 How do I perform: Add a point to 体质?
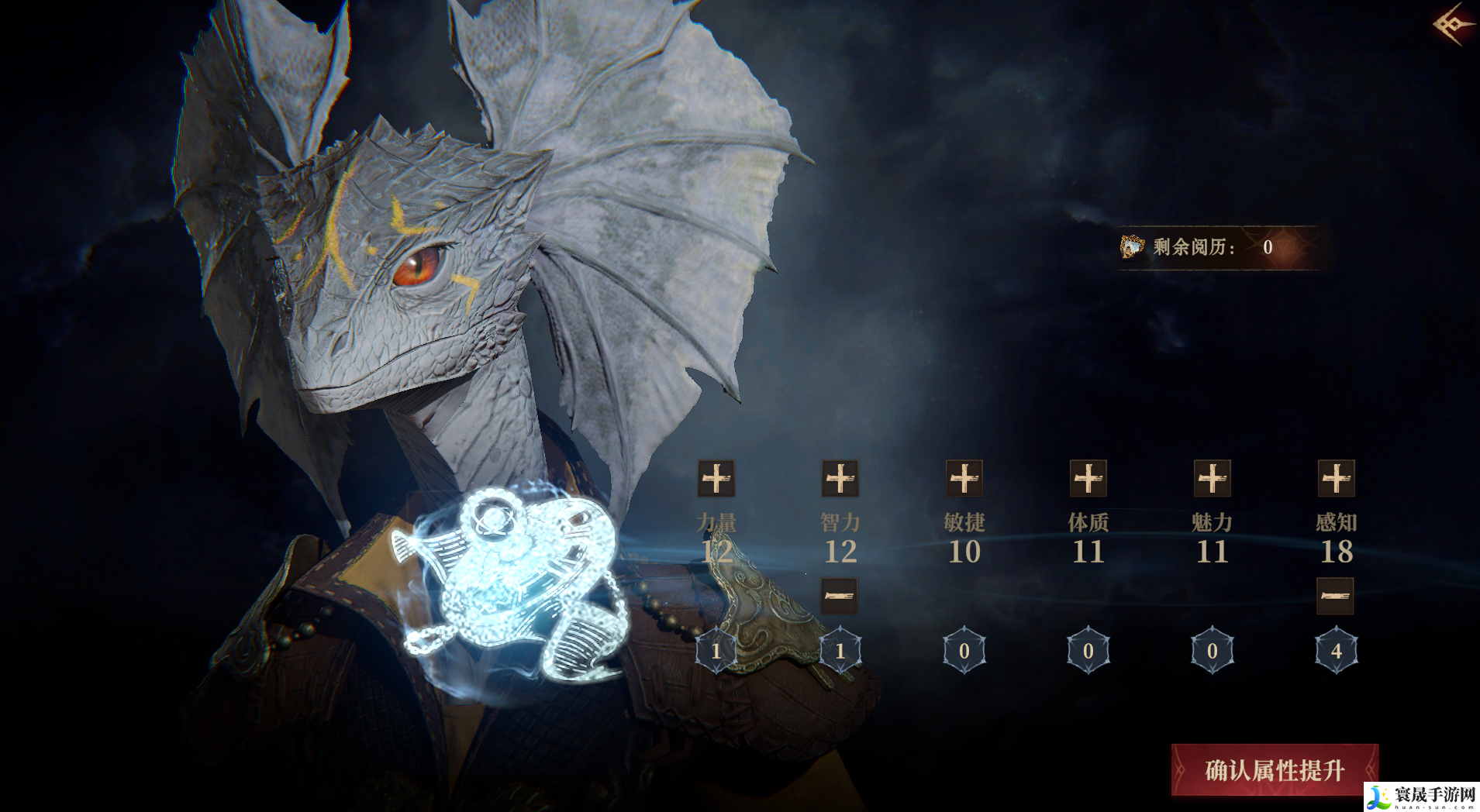[x=1088, y=479]
